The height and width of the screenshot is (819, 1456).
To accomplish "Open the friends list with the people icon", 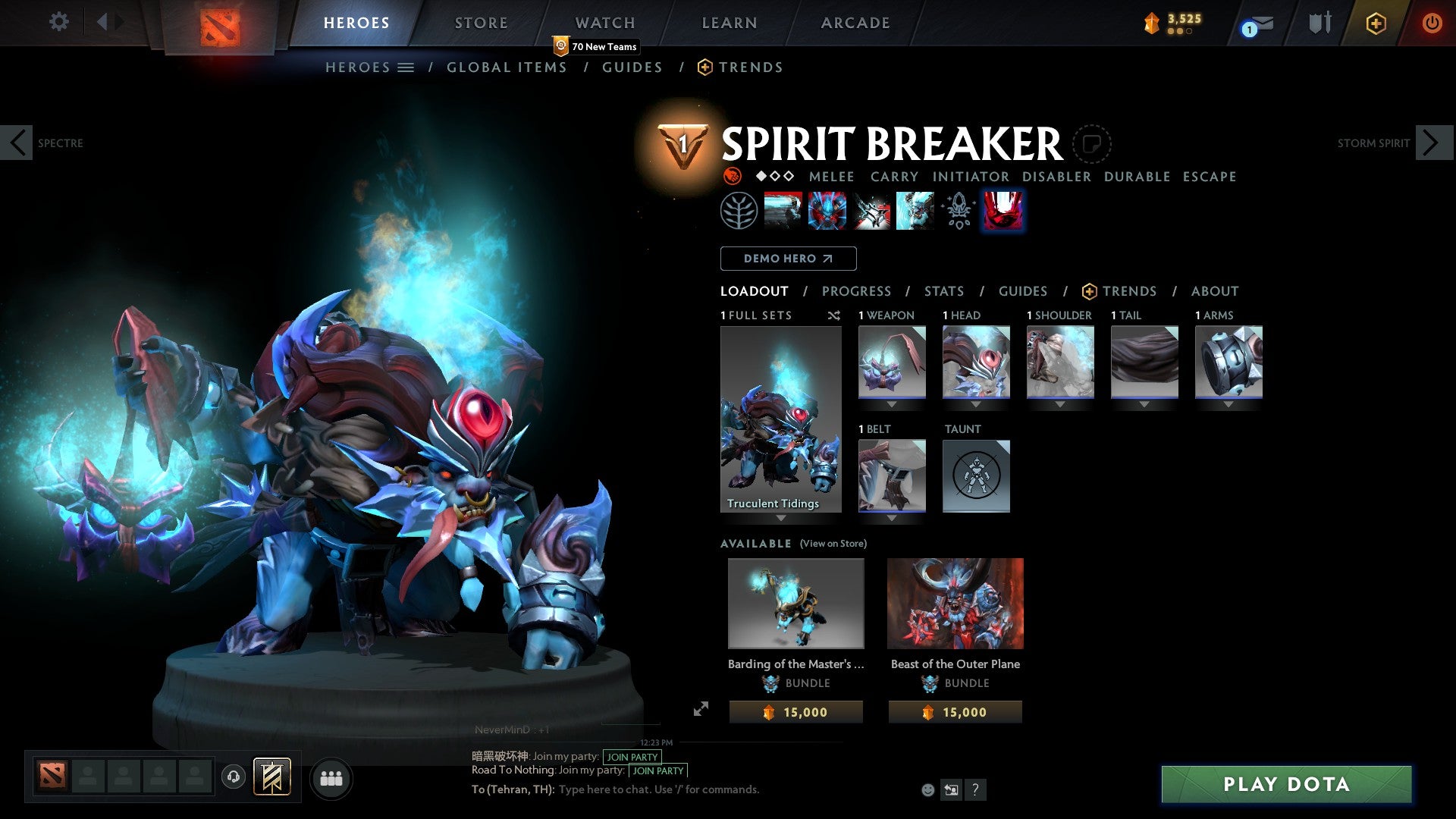I will pyautogui.click(x=331, y=777).
